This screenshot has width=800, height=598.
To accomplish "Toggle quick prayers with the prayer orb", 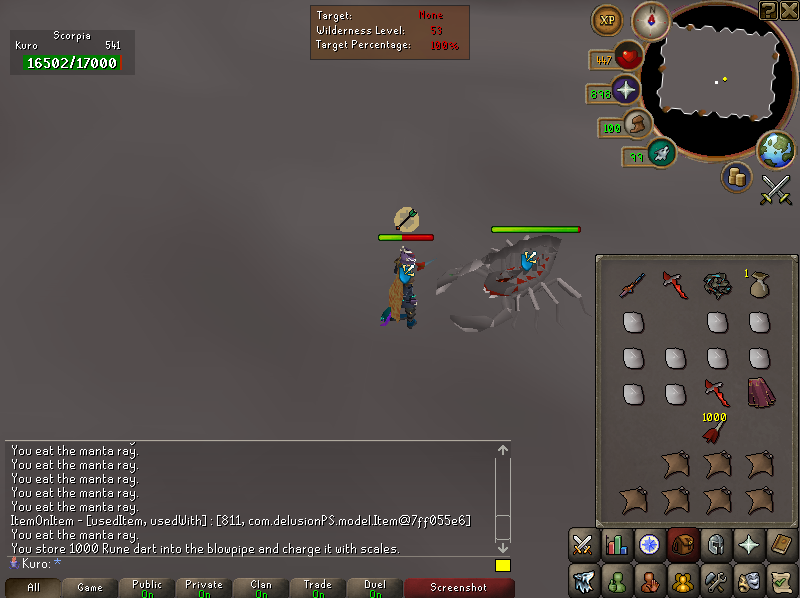I will [627, 90].
